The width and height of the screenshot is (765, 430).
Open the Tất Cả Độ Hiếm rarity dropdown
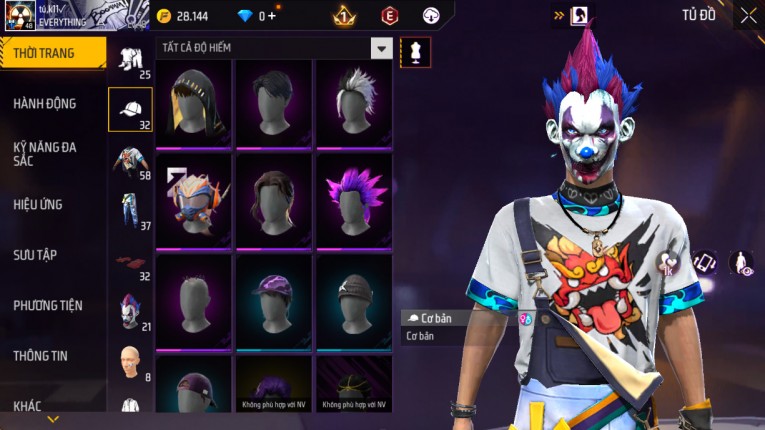[381, 48]
